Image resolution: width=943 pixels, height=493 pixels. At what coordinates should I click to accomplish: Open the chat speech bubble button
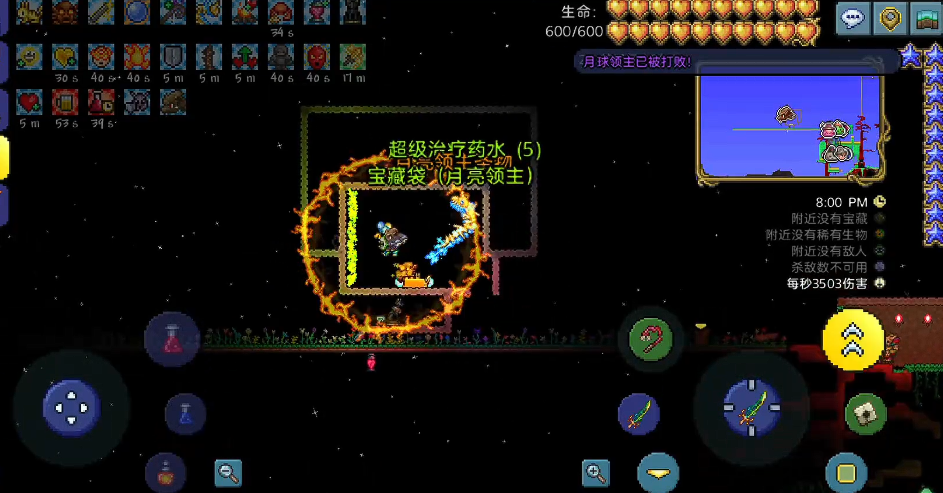coord(853,19)
